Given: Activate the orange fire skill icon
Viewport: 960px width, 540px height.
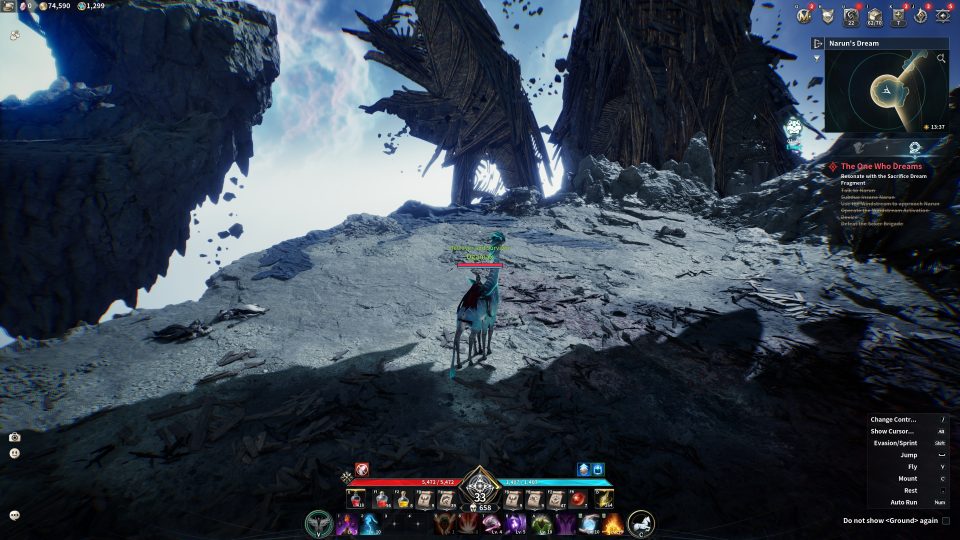Looking at the screenshot, I should point(612,524).
